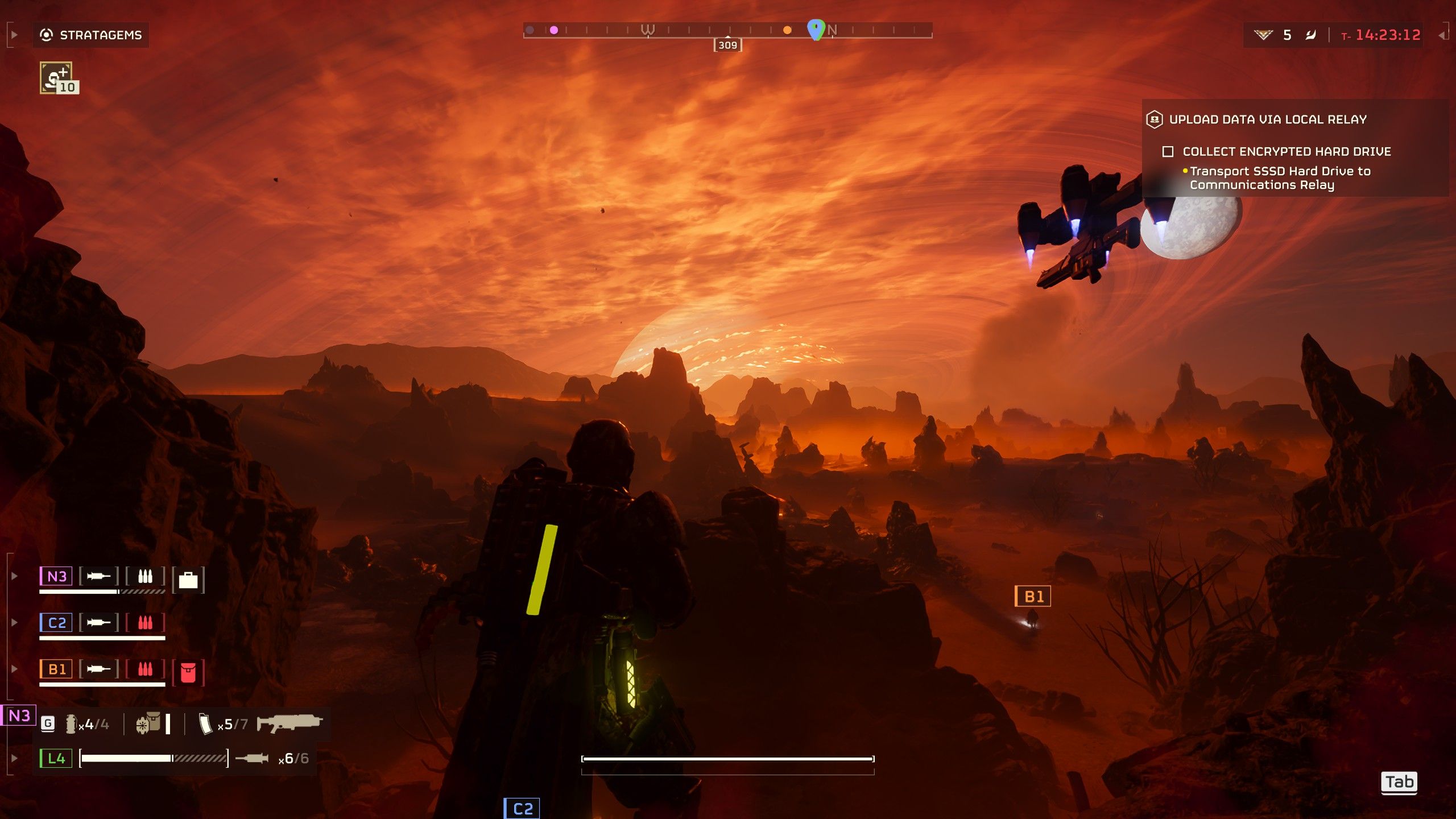Select squad member C2 in the squad list

56,623
